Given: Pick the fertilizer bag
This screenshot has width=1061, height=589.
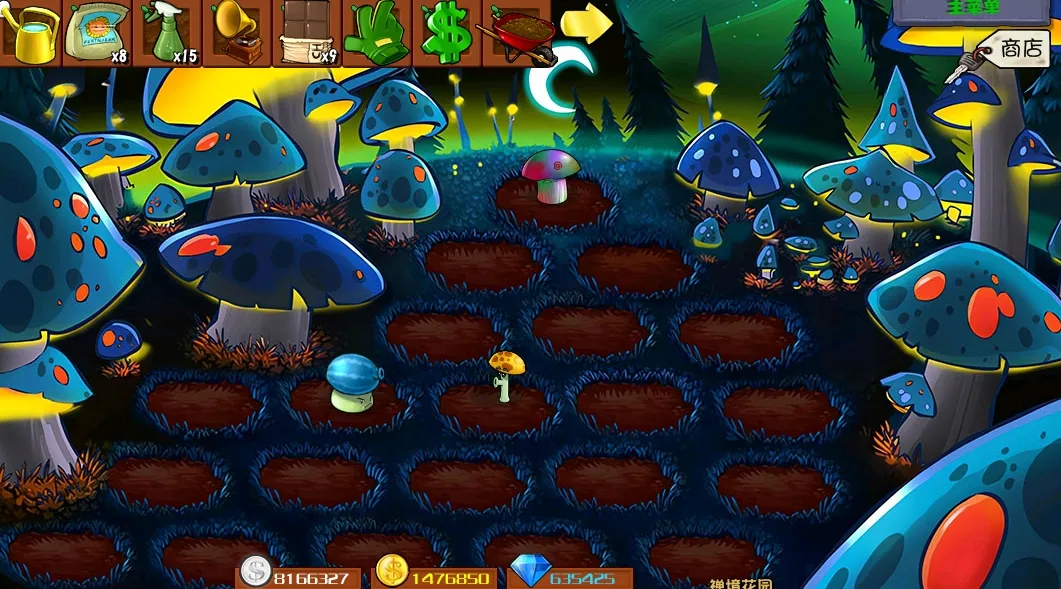Looking at the screenshot, I should (98, 31).
